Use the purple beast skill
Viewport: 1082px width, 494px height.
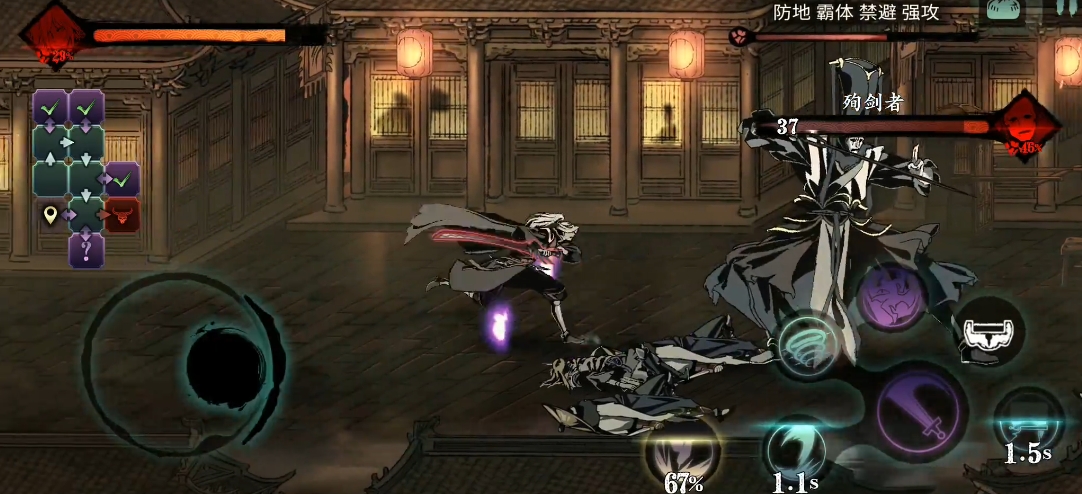click(x=890, y=295)
